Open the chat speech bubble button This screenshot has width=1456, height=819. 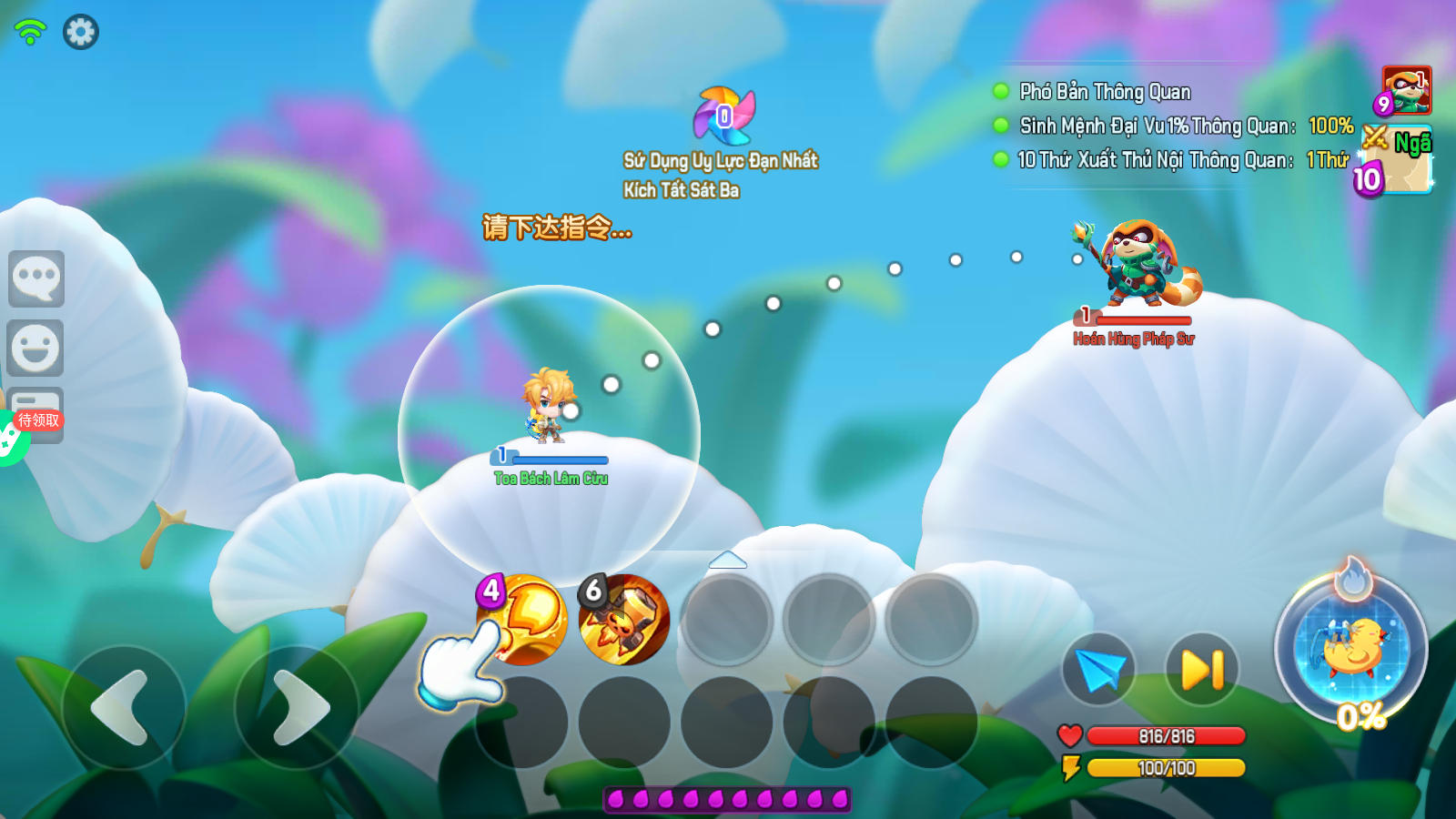click(x=36, y=278)
